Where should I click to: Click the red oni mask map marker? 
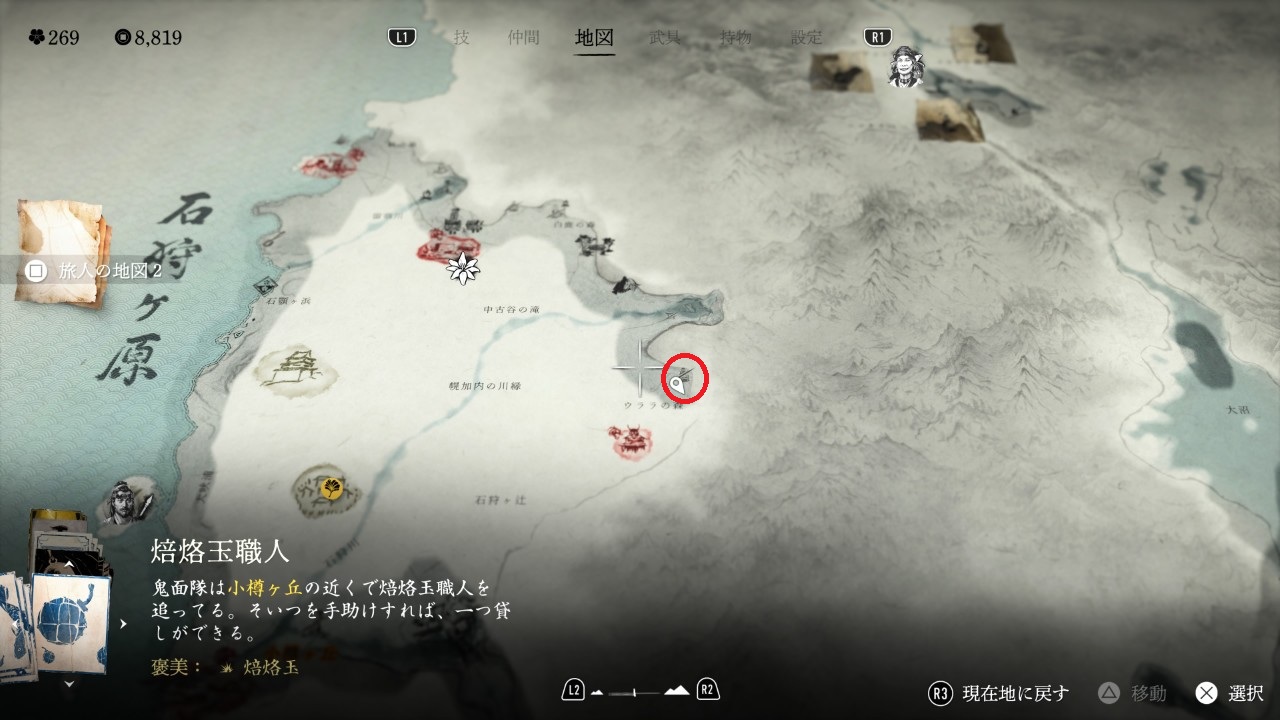click(x=632, y=440)
